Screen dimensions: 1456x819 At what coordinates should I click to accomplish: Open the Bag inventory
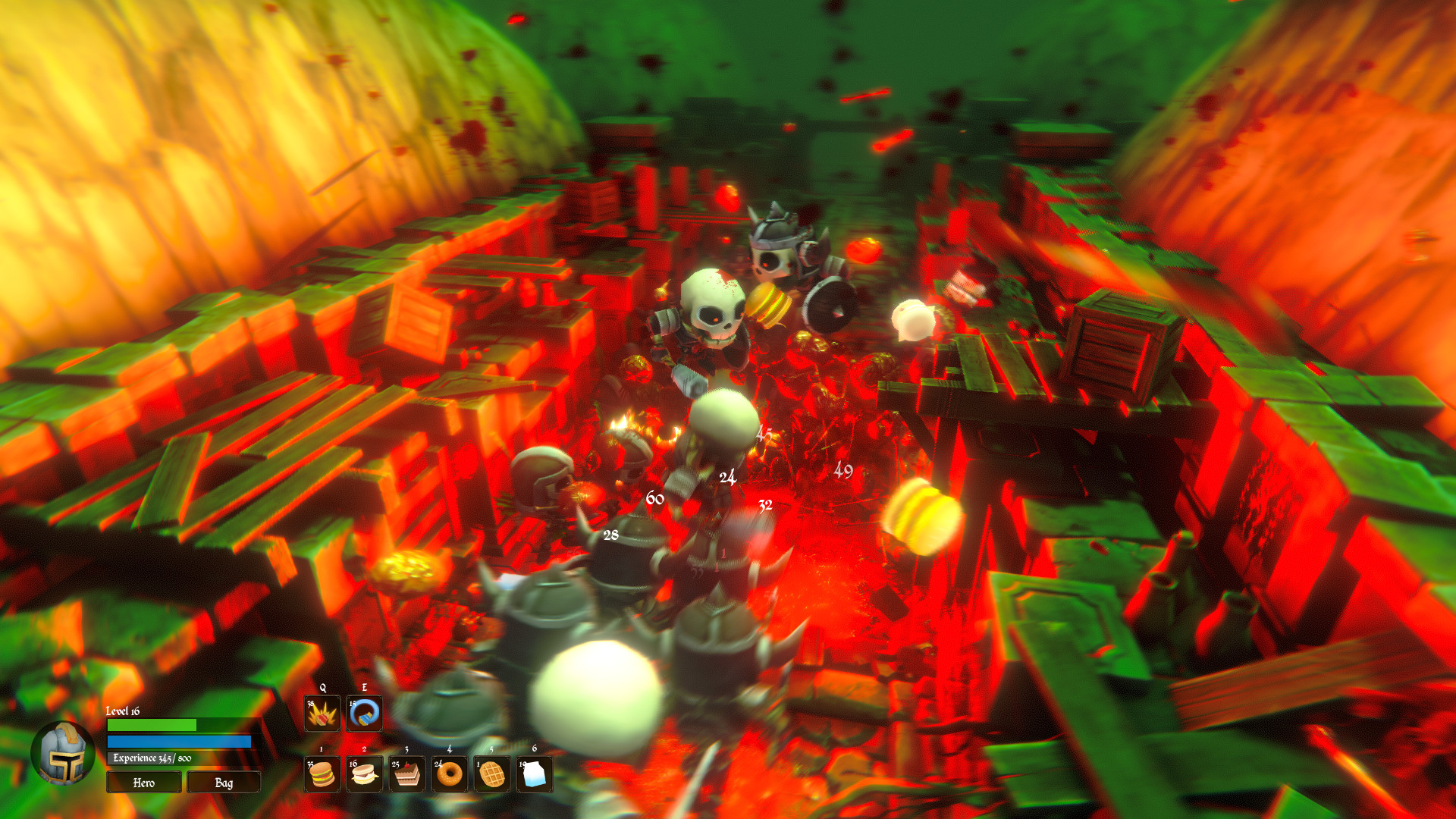tap(224, 782)
